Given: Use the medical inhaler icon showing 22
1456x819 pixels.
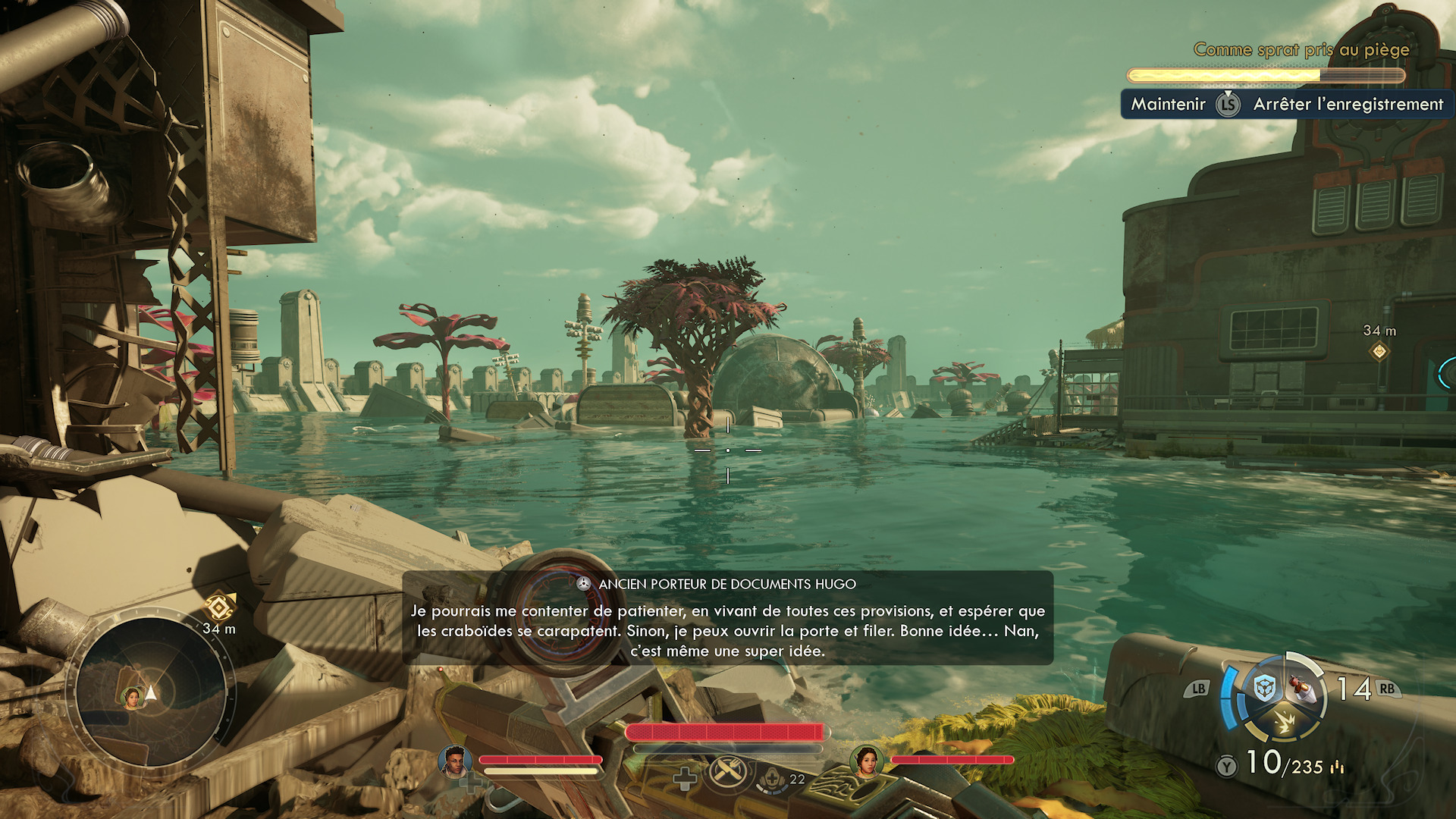Looking at the screenshot, I should [x=772, y=779].
